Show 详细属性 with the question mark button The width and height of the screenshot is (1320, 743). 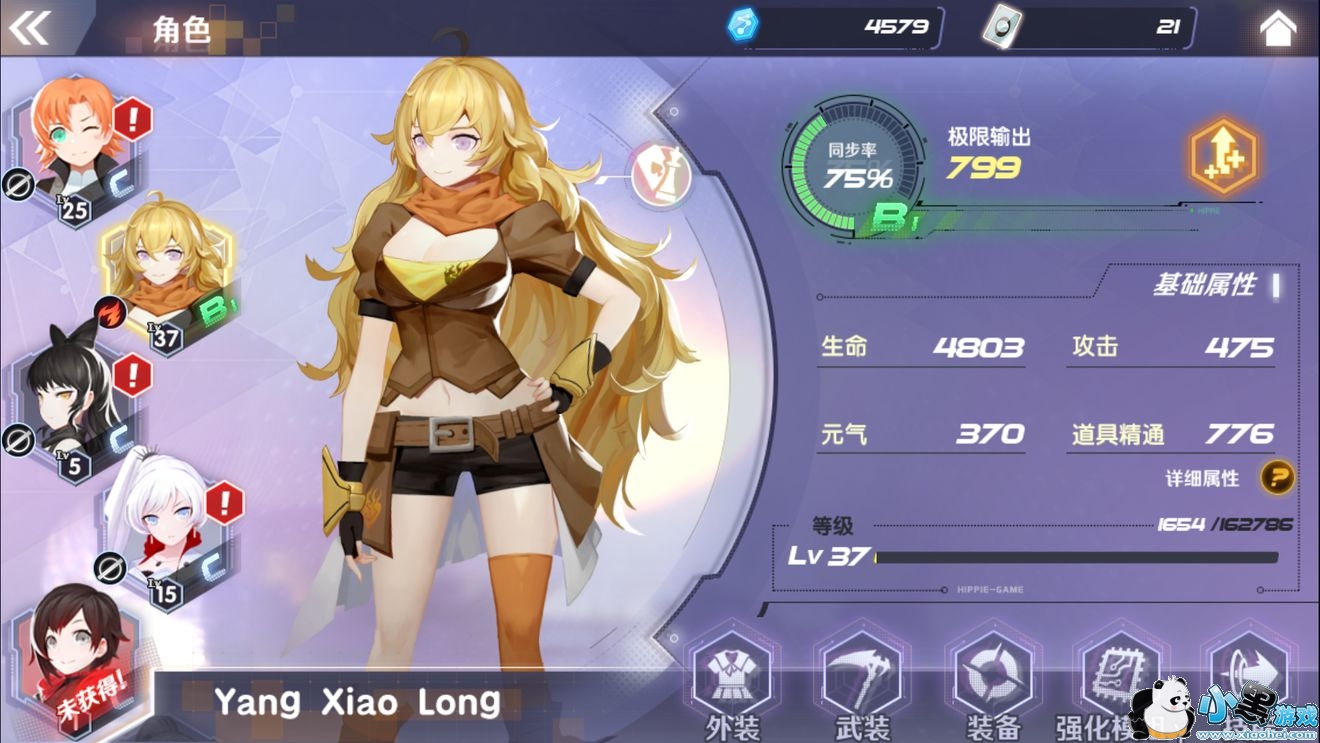click(x=1276, y=477)
